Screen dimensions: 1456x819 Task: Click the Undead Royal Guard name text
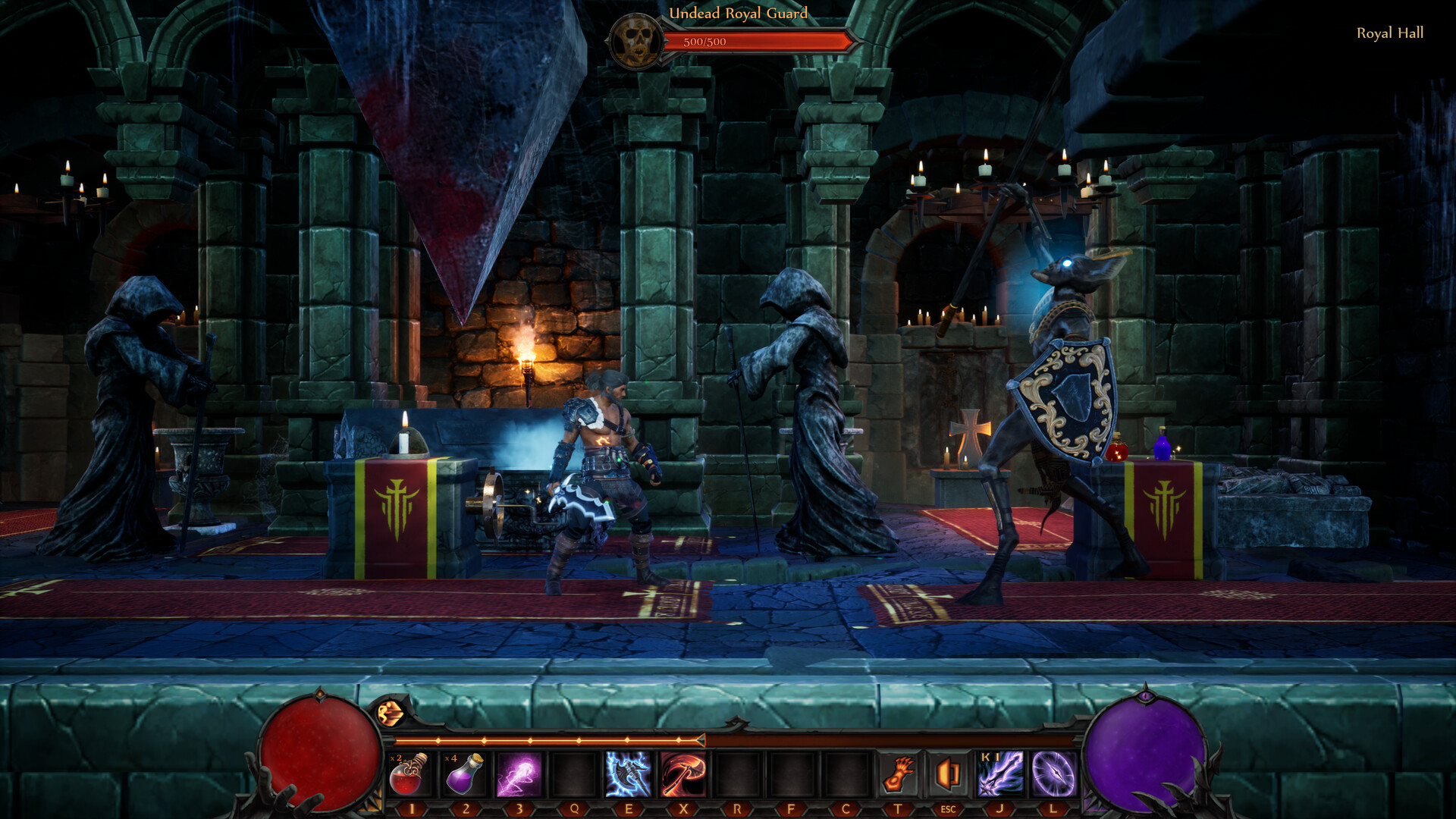tap(738, 13)
